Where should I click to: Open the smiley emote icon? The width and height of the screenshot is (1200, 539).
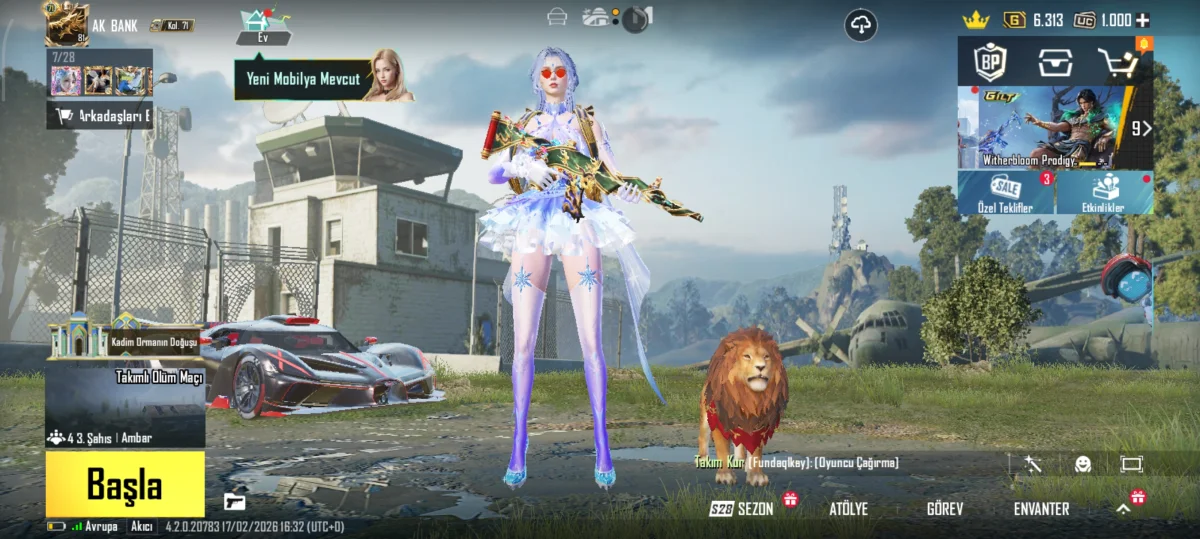click(x=1083, y=464)
